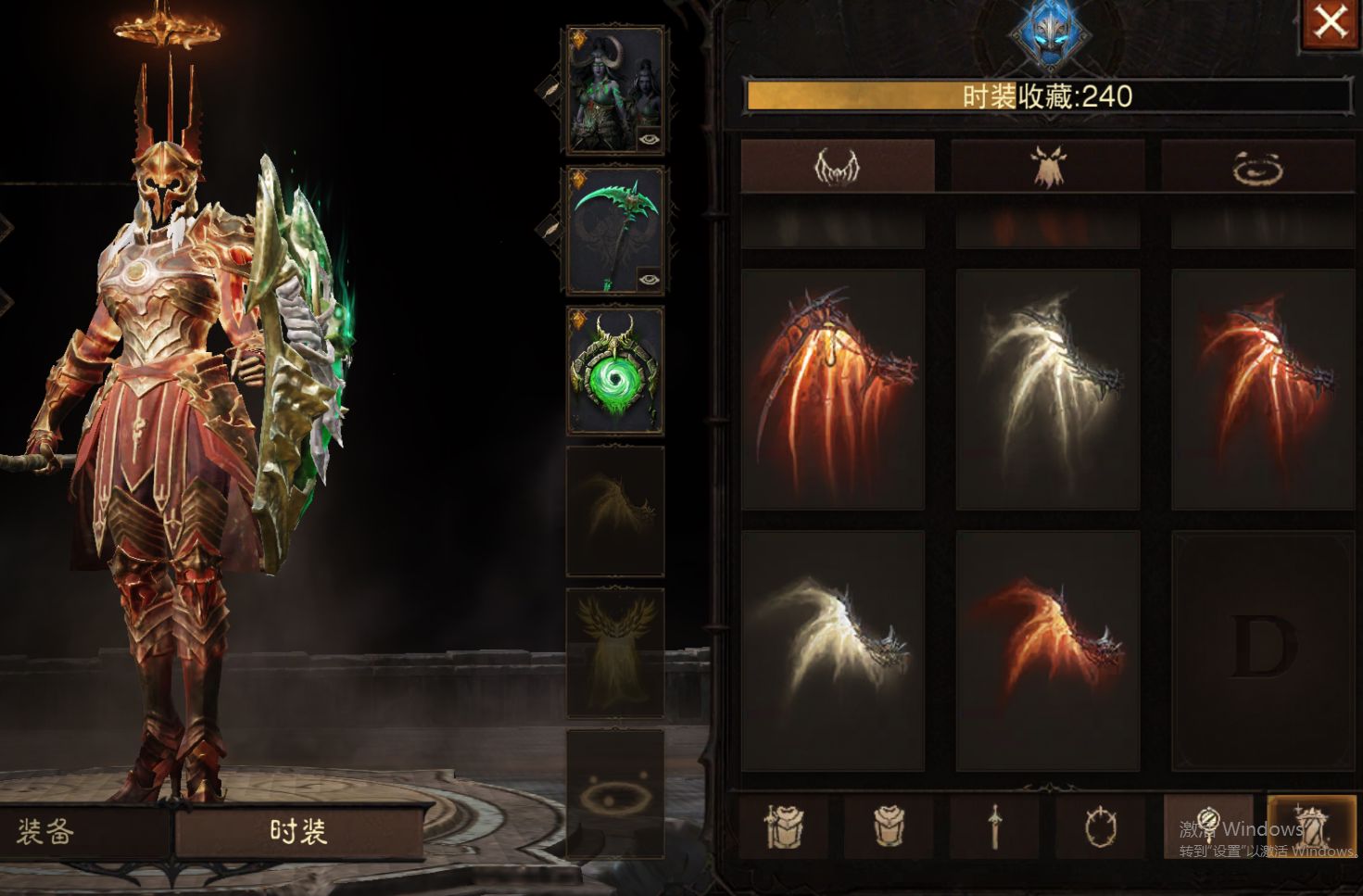The height and width of the screenshot is (896, 1363).
Task: Open the empty wings cosmetic slot
Action: point(615,511)
